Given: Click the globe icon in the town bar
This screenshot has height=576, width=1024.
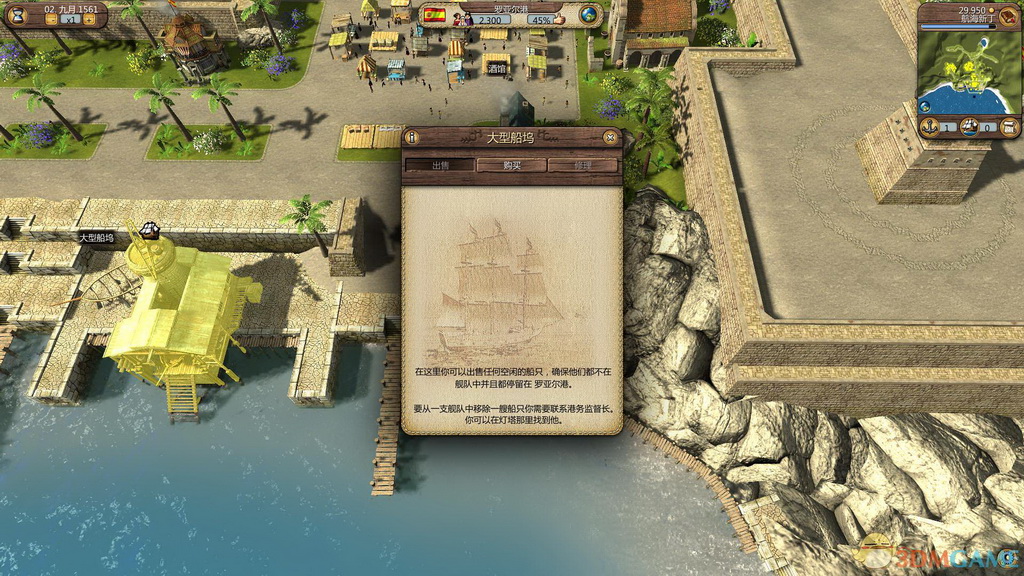Looking at the screenshot, I should 589,14.
